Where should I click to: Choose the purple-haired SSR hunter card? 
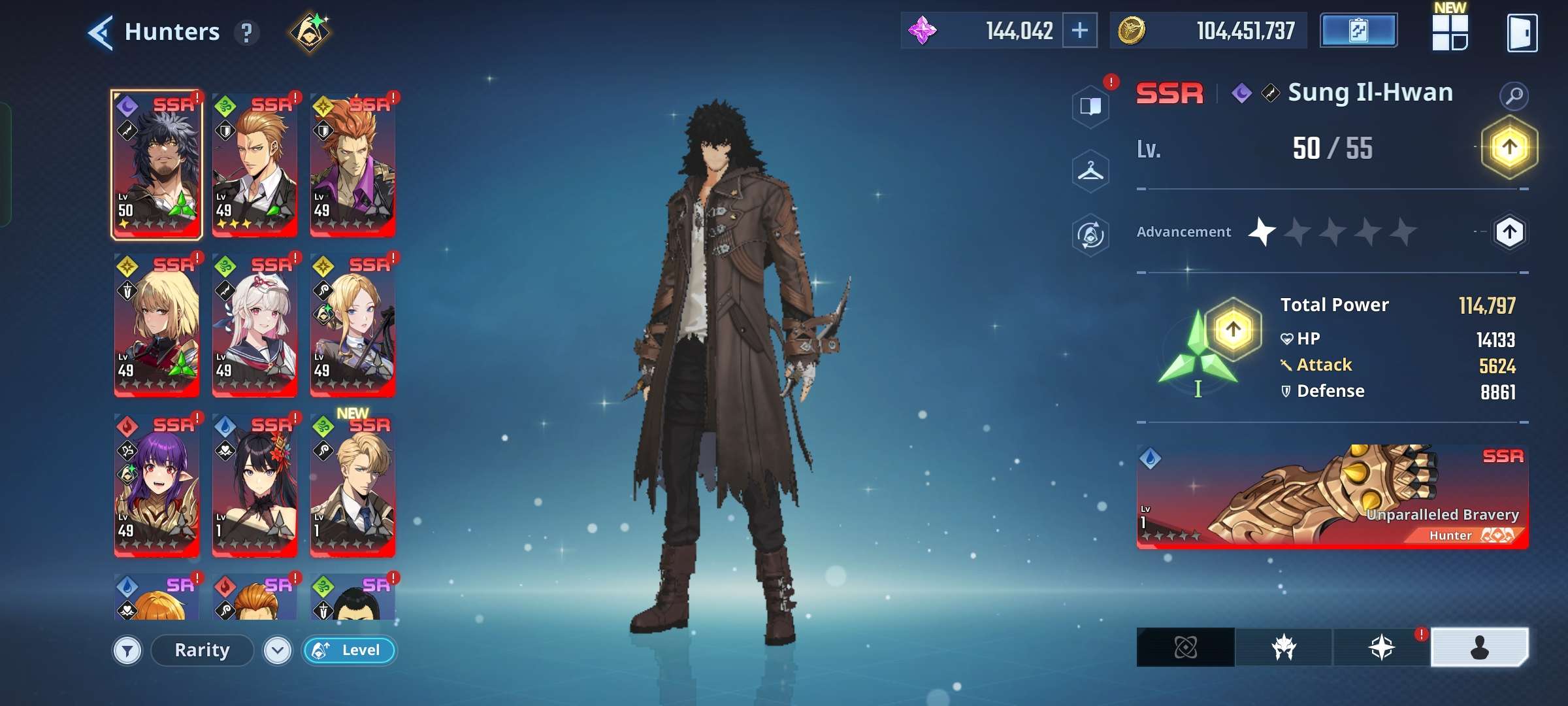coord(157,484)
